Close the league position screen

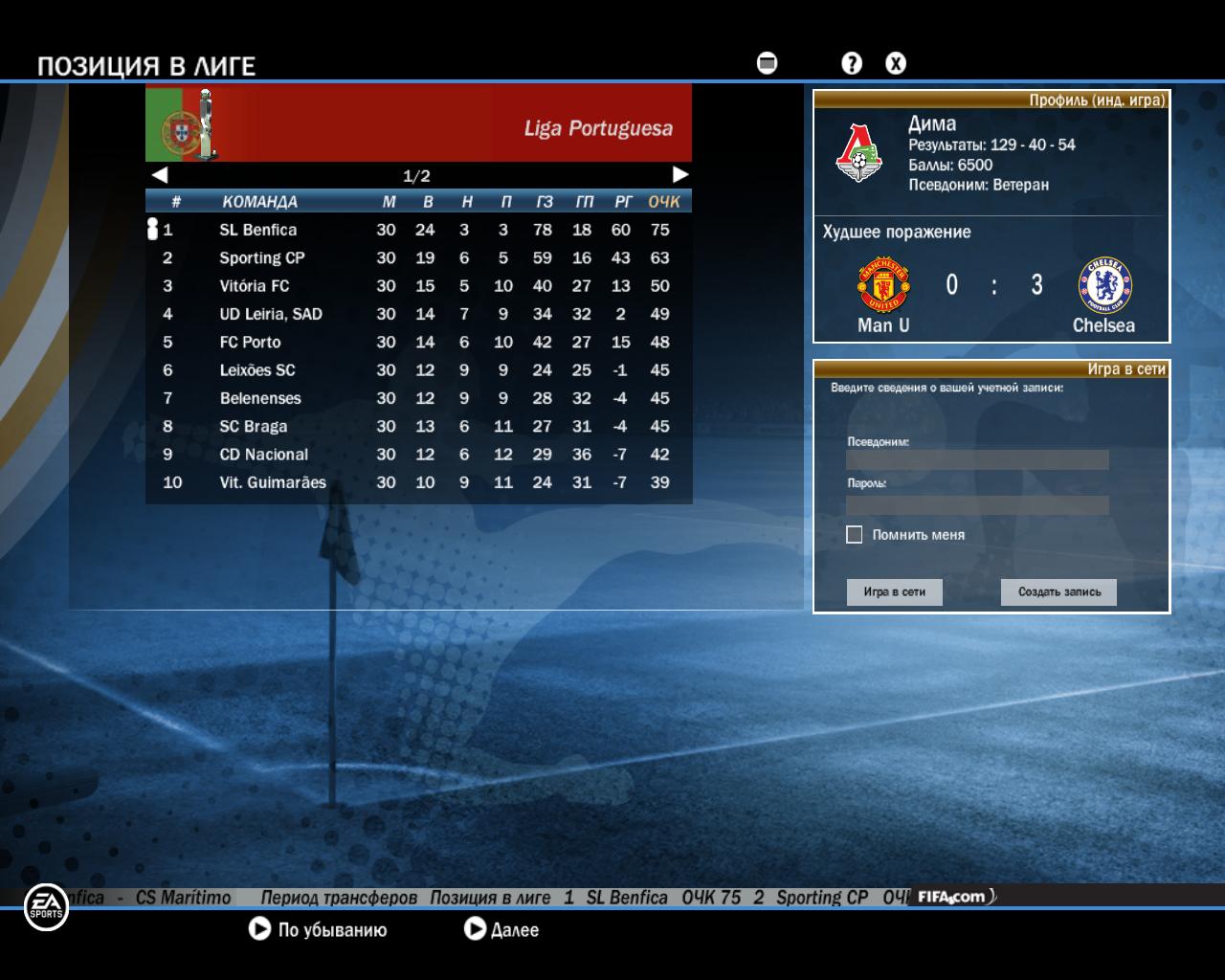click(895, 63)
